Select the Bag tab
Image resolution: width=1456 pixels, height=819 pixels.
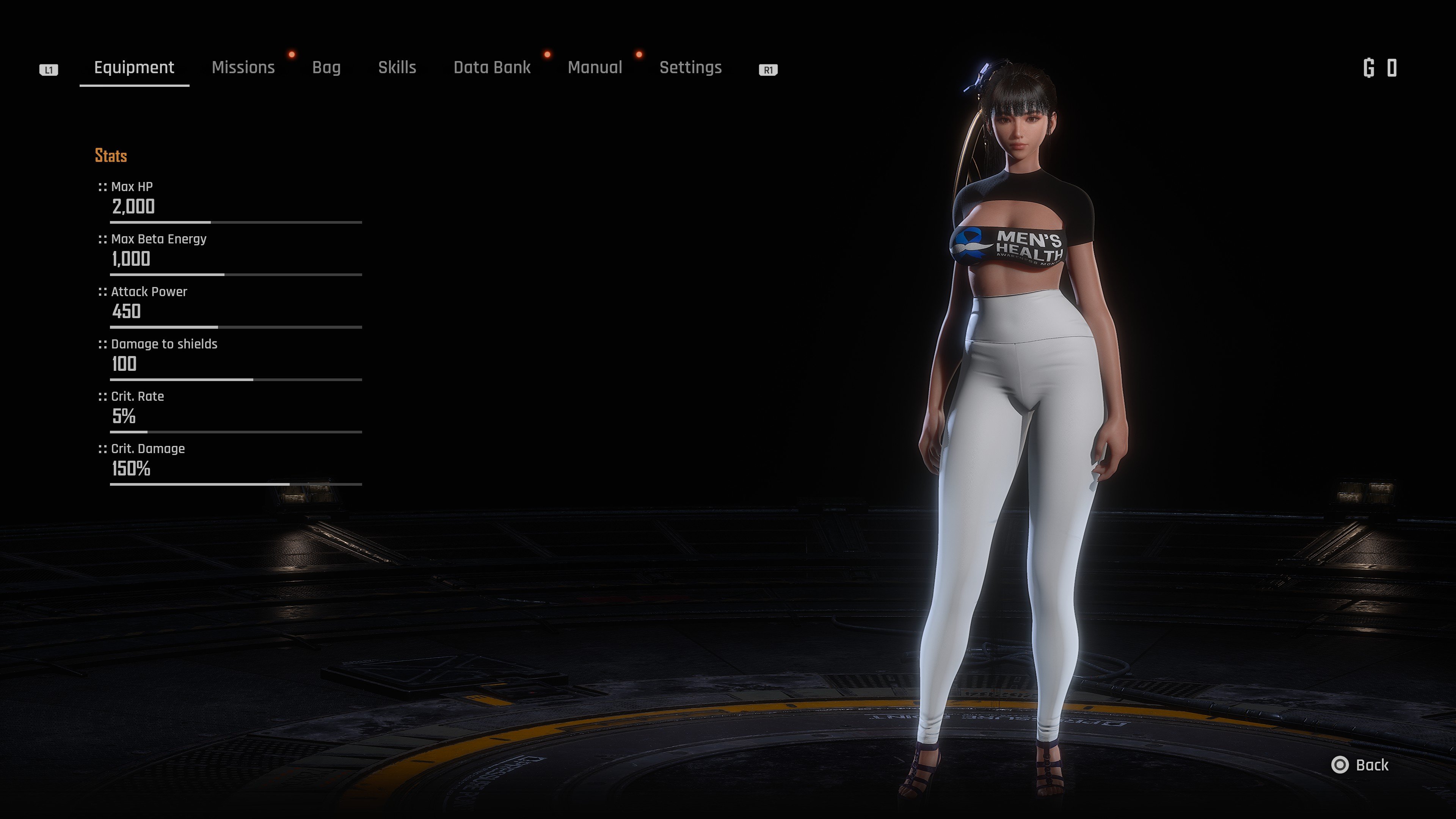[326, 68]
